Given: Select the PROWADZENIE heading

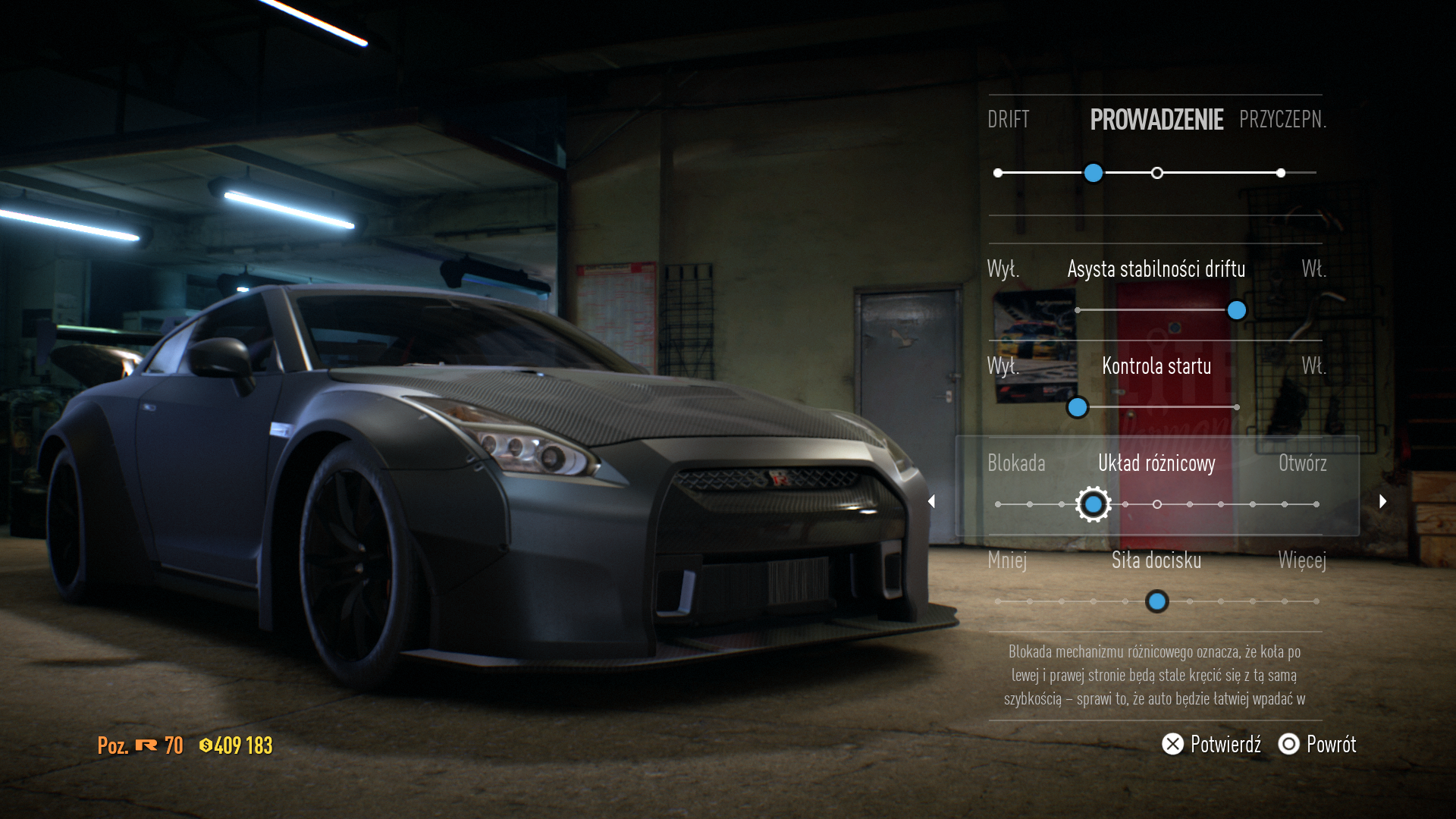Looking at the screenshot, I should (1156, 120).
